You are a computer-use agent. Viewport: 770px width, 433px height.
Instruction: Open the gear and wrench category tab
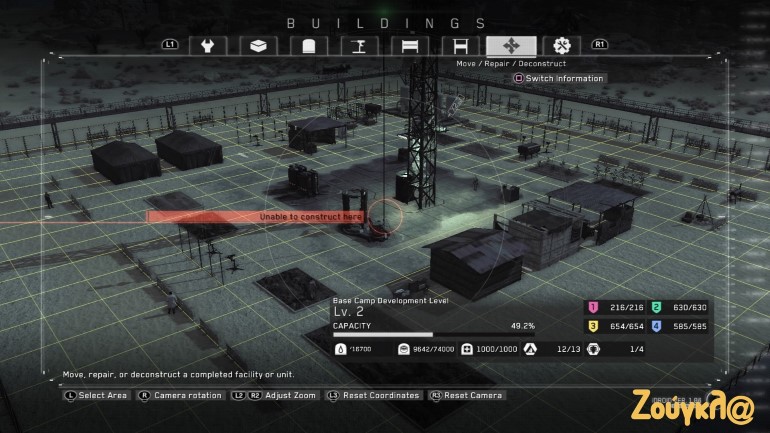pyautogui.click(x=562, y=45)
